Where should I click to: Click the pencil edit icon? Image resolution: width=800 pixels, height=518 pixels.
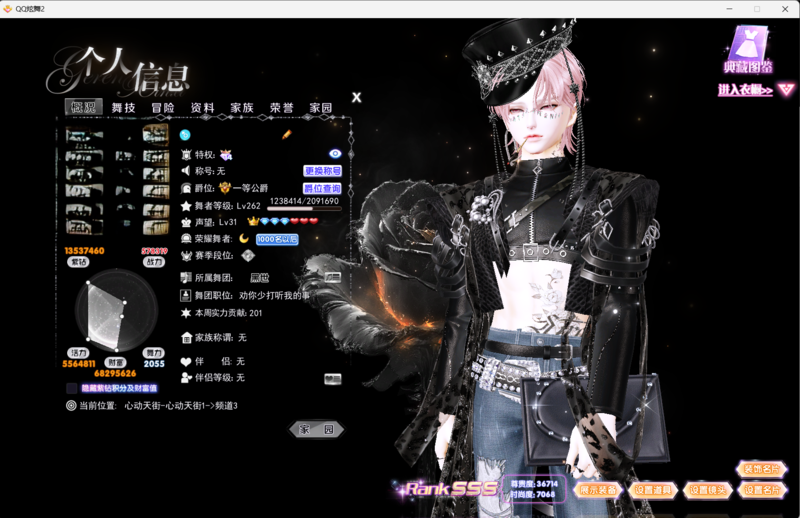(x=287, y=135)
